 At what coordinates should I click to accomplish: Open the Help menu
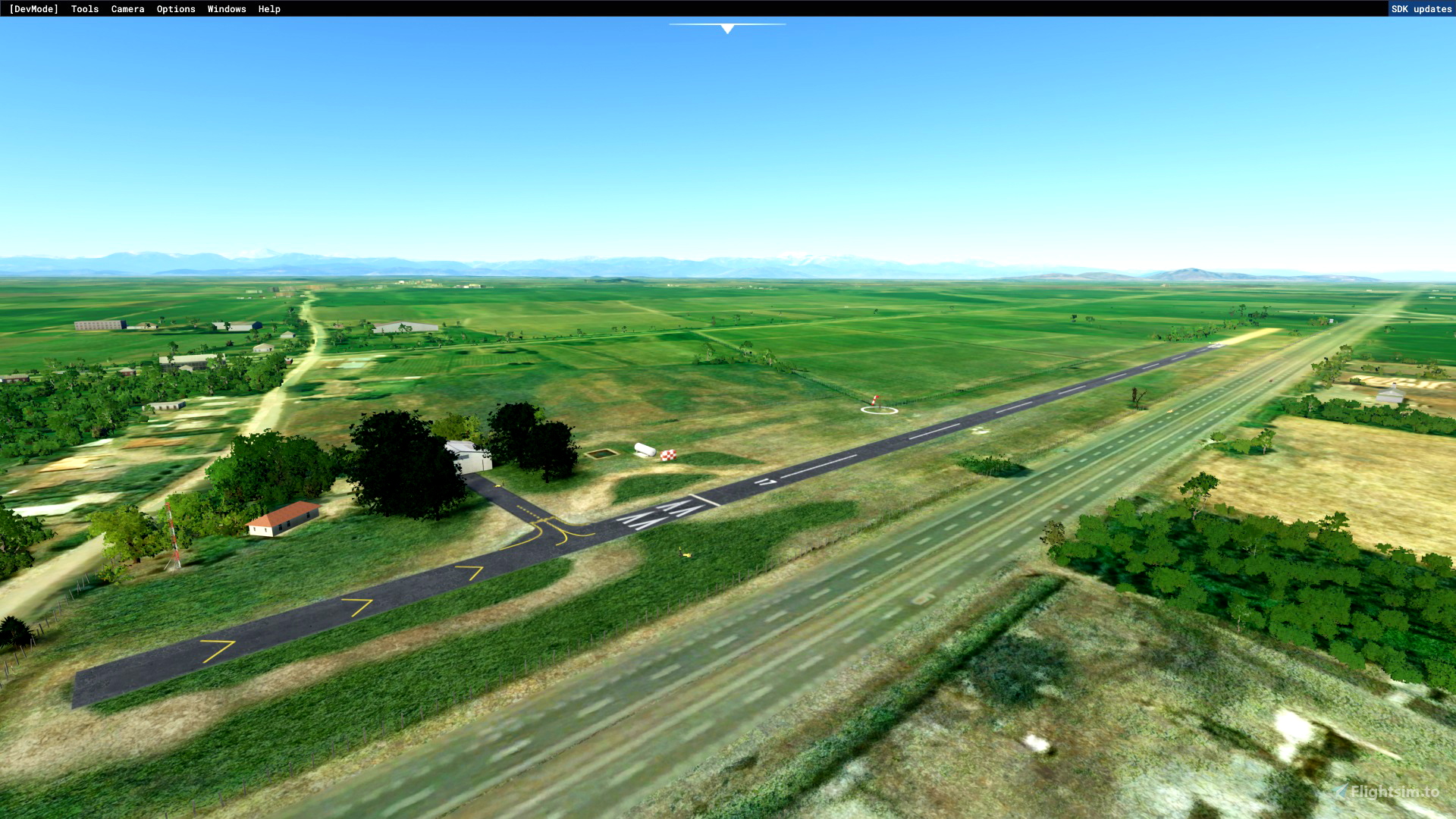(x=268, y=8)
